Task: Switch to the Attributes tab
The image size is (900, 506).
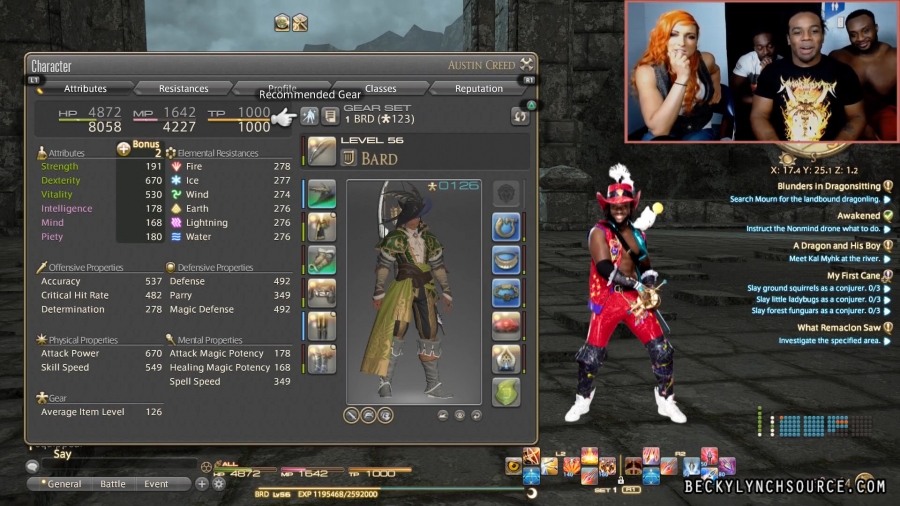Action: (85, 89)
